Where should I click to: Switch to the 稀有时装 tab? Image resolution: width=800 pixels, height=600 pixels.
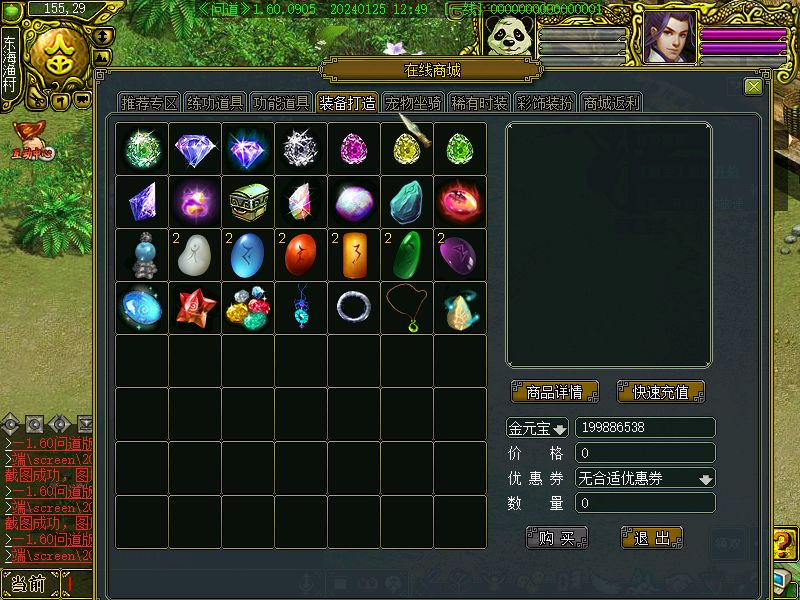pyautogui.click(x=479, y=103)
